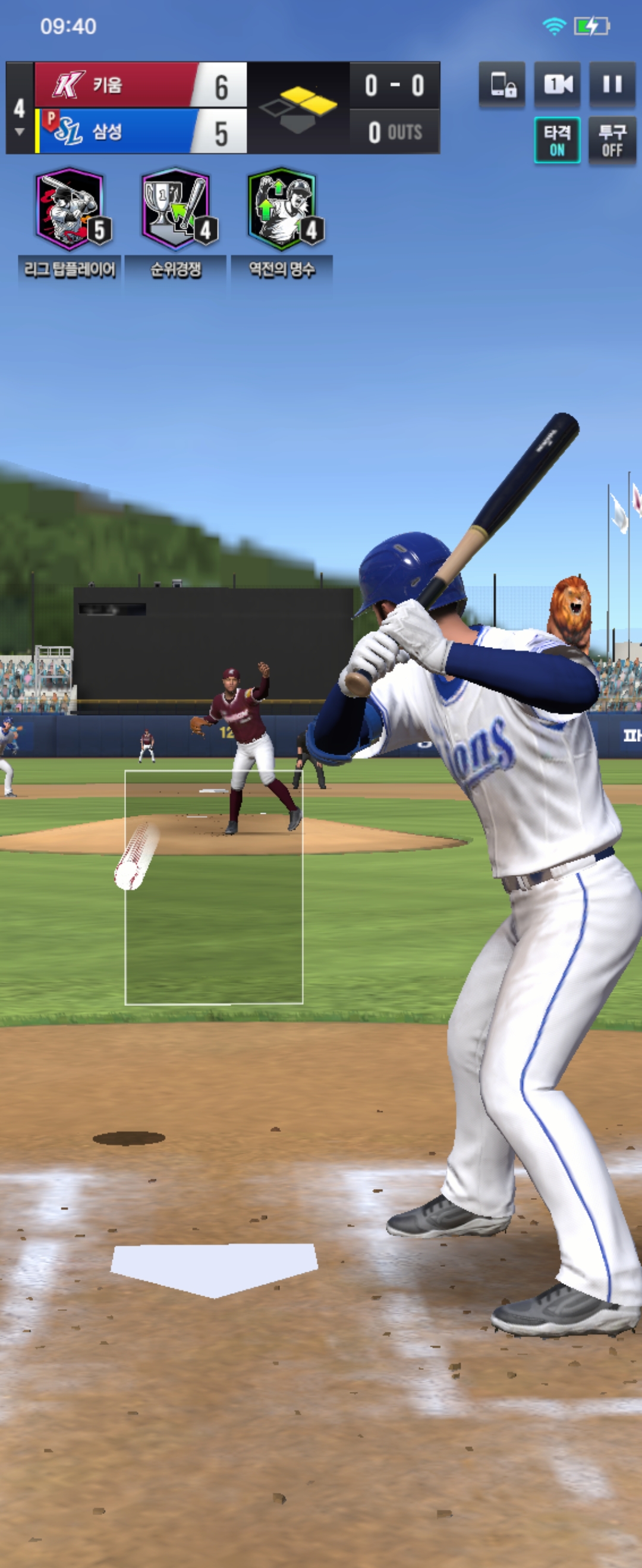This screenshot has width=642, height=1568.
Task: Tap the screen lock phone icon
Action: click(x=502, y=84)
